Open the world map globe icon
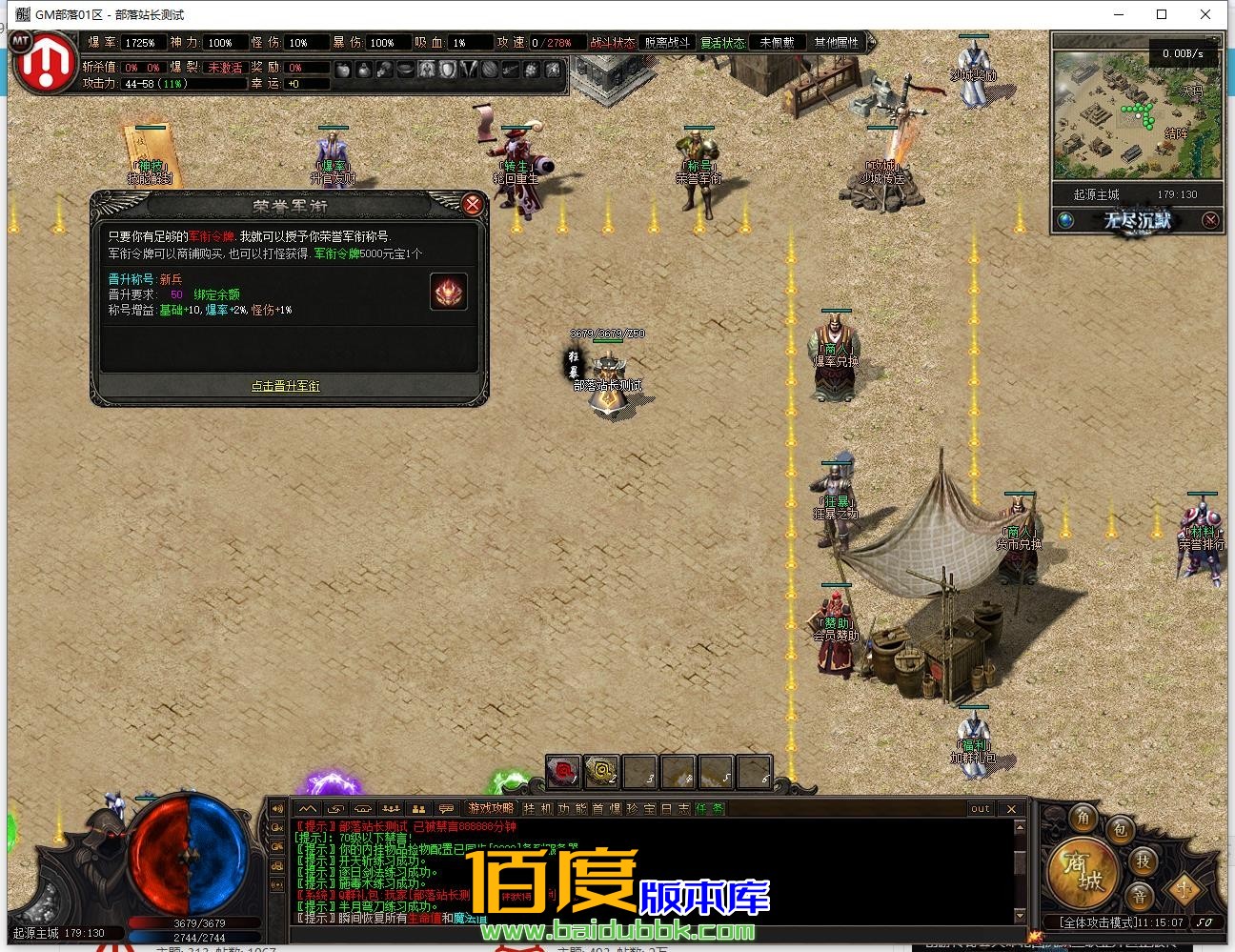This screenshot has height=952, width=1235. click(1066, 221)
